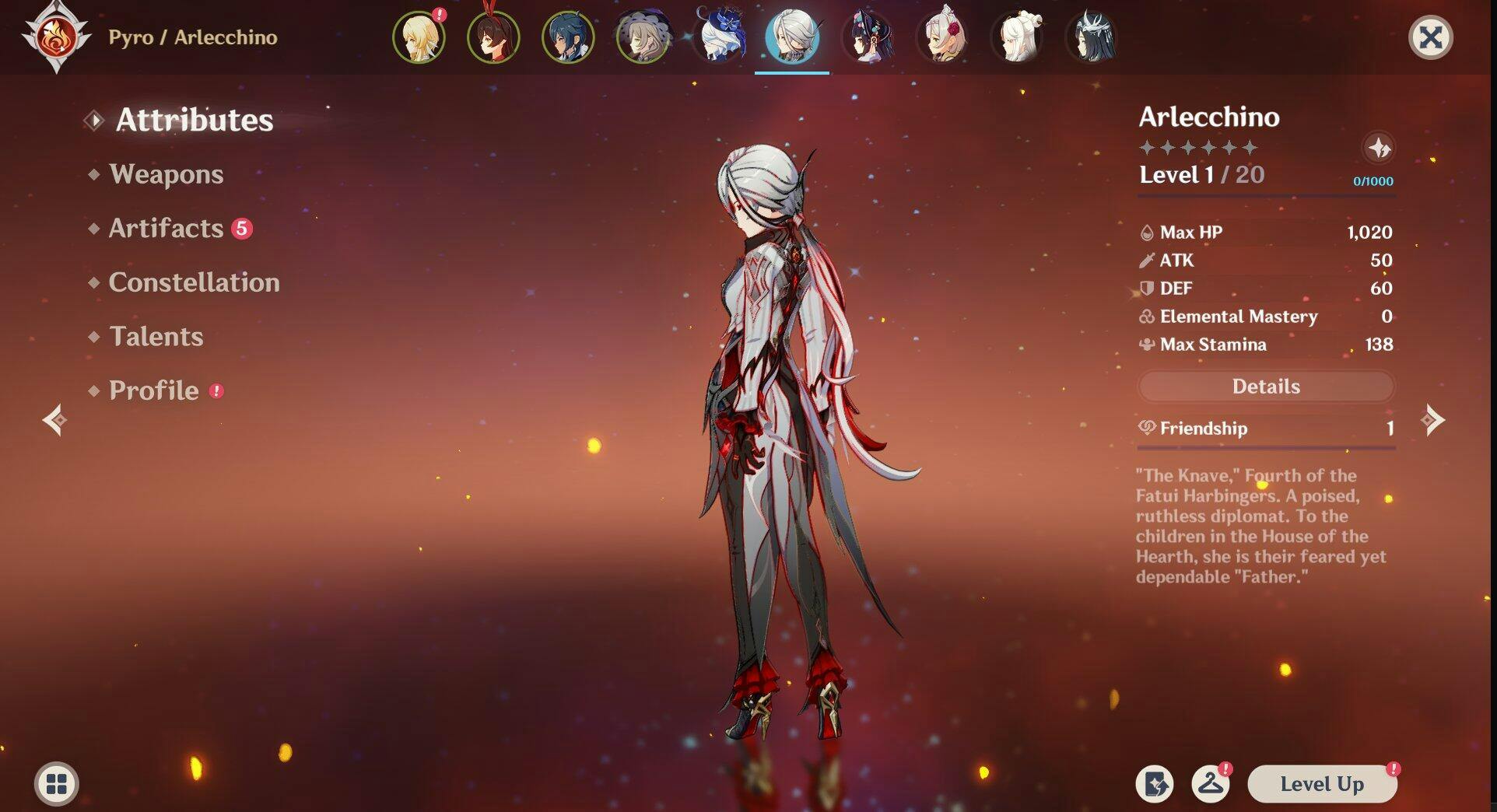Screen dimensions: 1497x812
Task: Select Noelle's portrait with the red rose
Action: 941,37
